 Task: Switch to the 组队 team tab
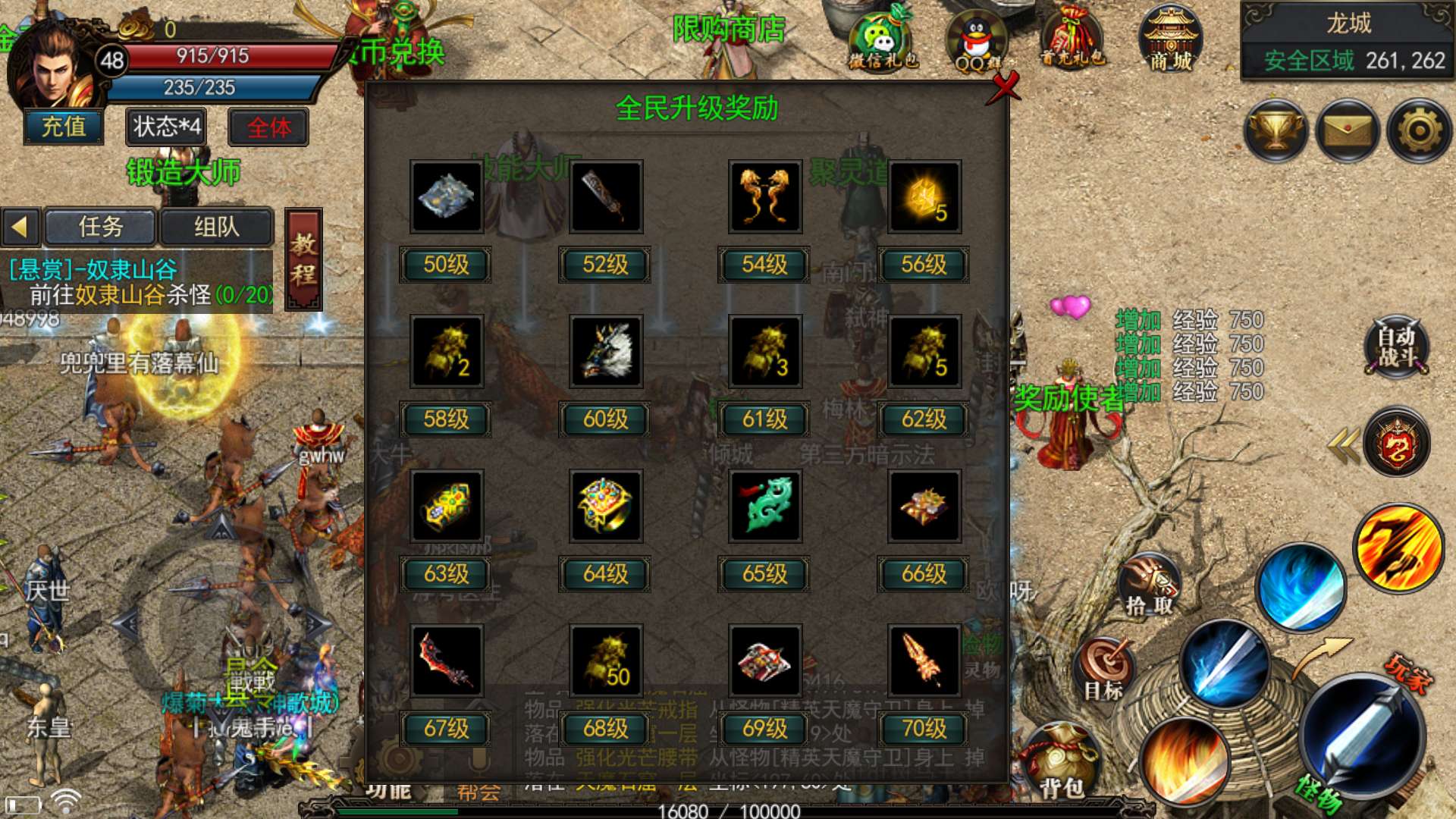click(x=216, y=227)
